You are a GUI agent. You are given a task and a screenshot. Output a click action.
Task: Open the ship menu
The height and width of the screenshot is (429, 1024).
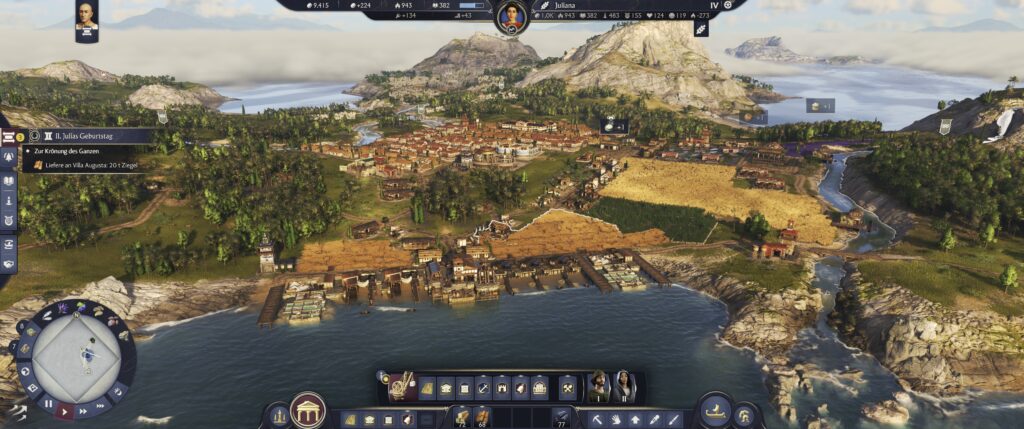pos(713,410)
